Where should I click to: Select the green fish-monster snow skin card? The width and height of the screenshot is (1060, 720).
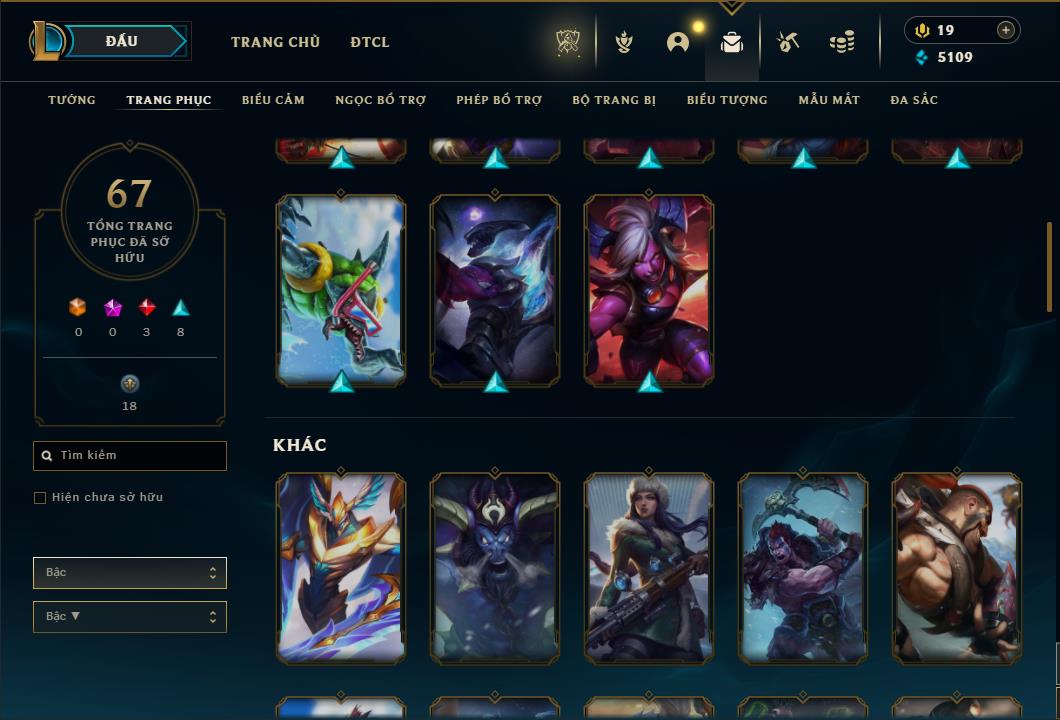click(341, 288)
